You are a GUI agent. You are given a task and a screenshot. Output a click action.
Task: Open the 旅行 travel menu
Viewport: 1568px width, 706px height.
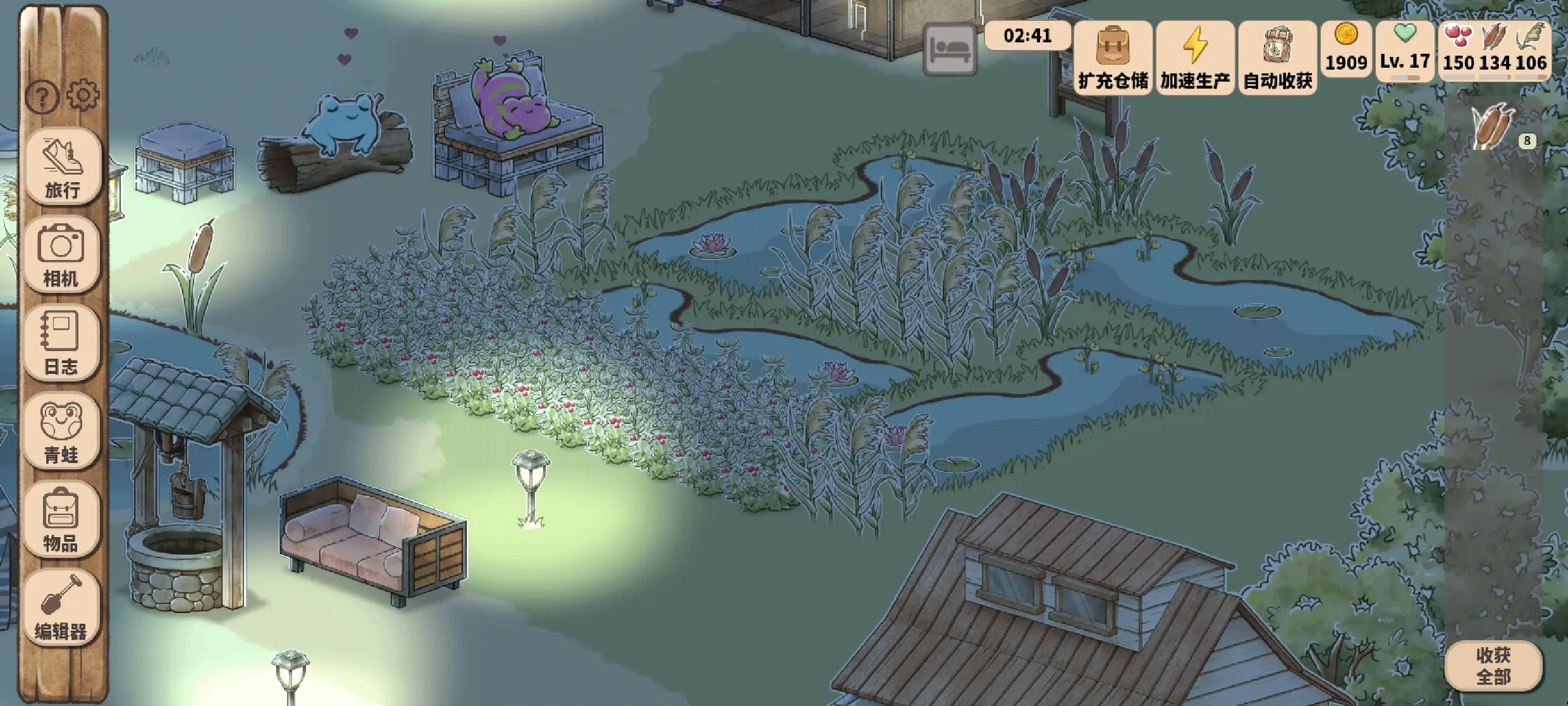[62, 166]
